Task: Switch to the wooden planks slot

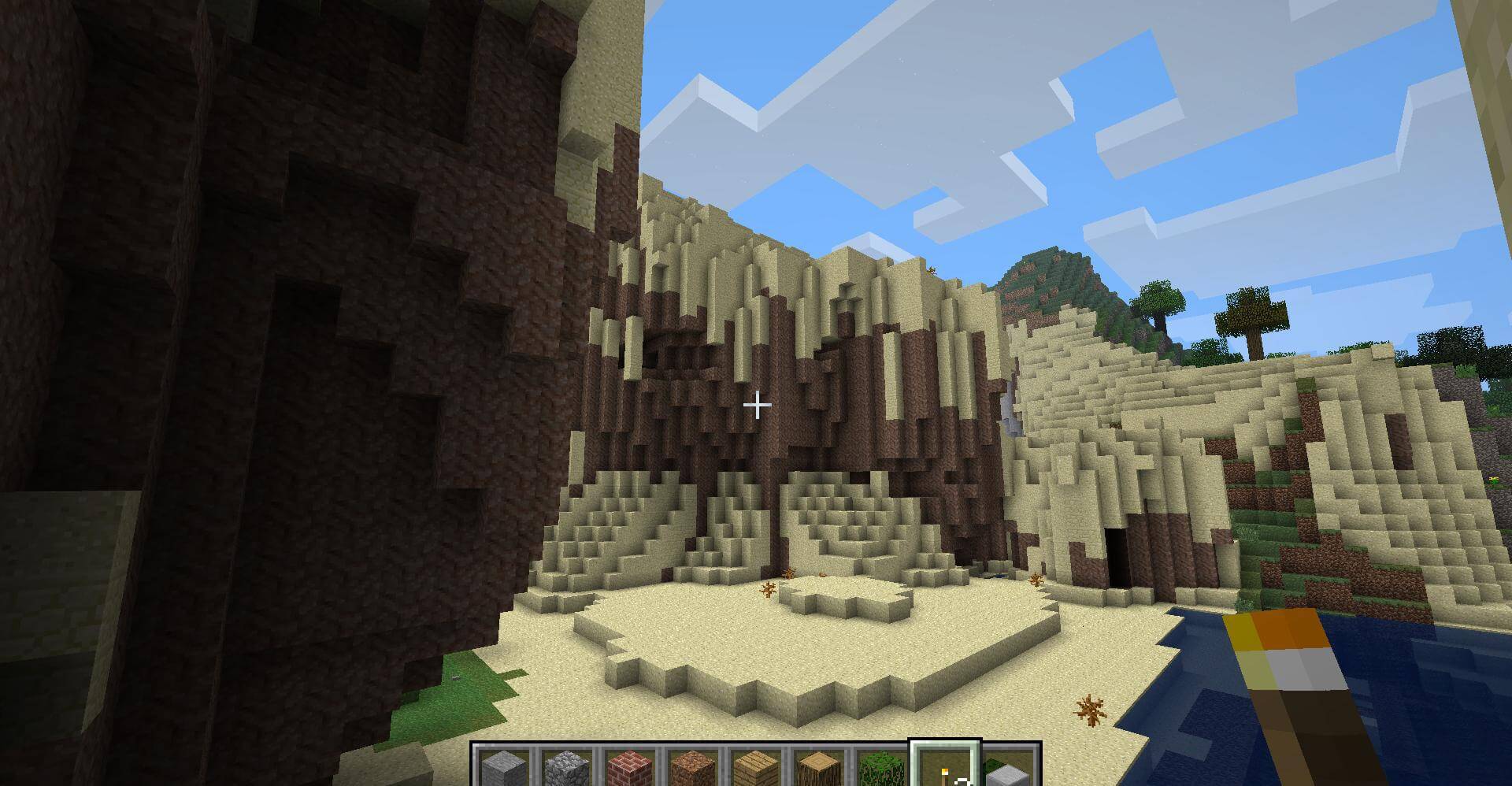Action: click(755, 769)
